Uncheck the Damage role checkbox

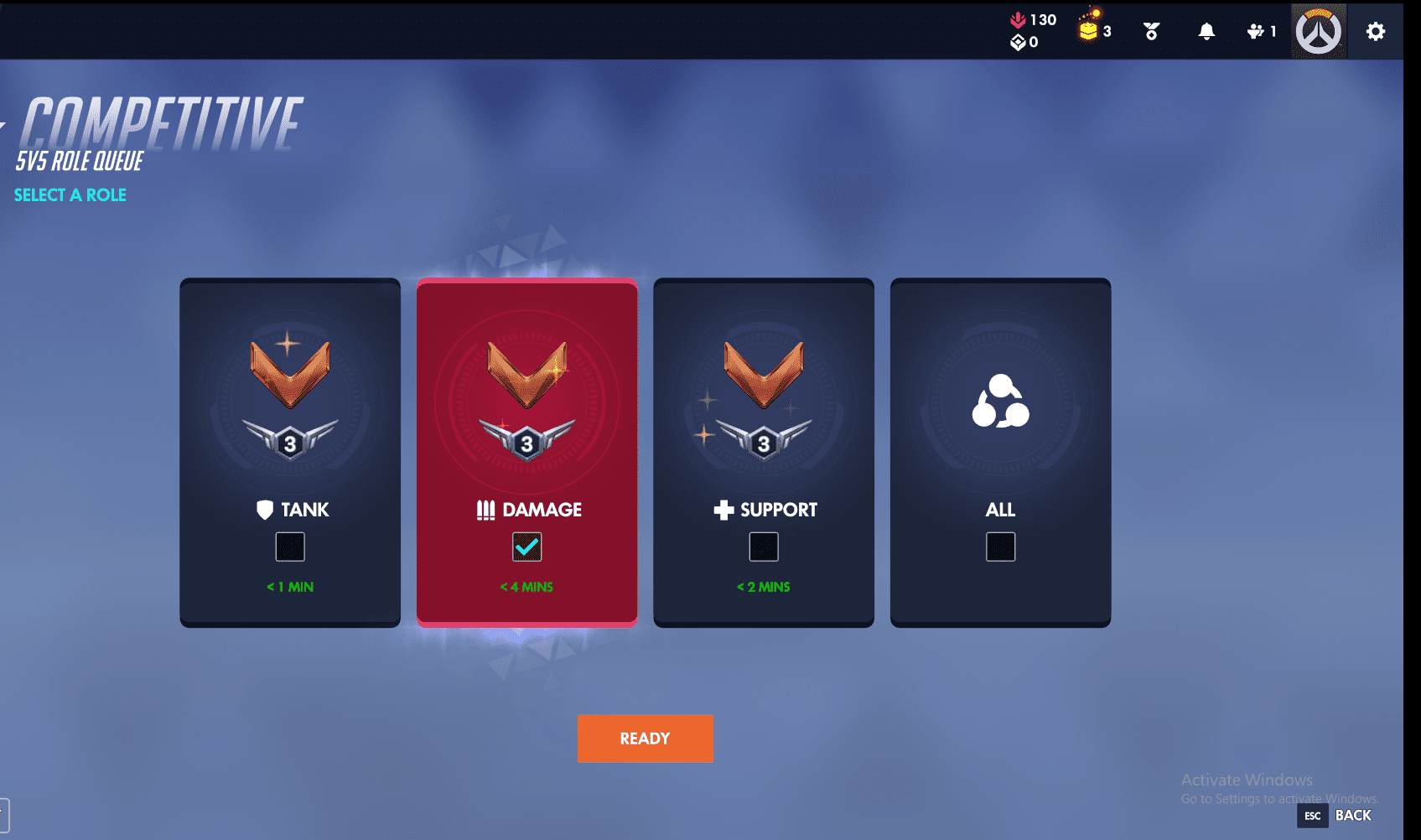coord(527,546)
